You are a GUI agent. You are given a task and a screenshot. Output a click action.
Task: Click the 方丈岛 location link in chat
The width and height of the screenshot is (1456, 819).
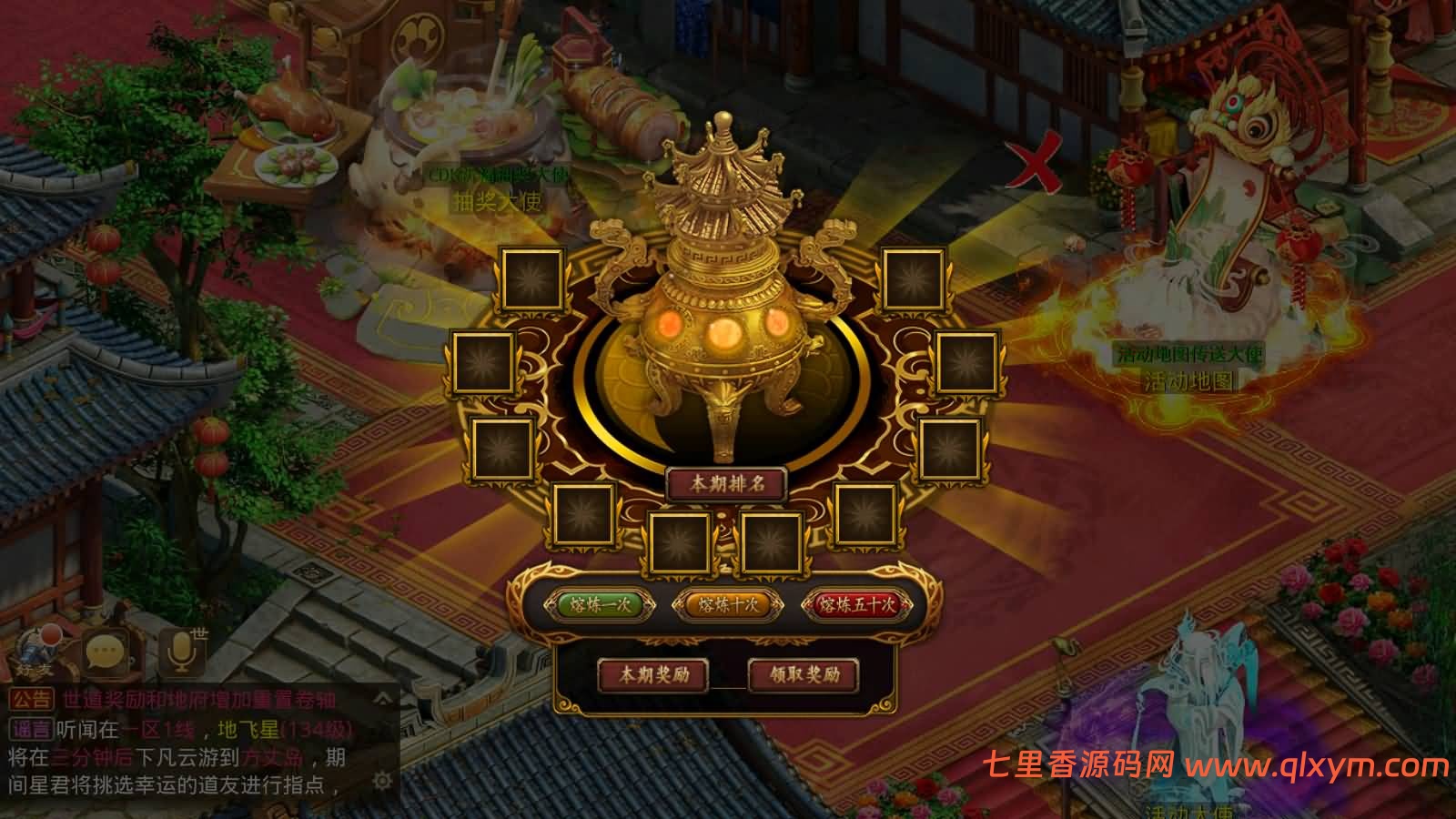(x=271, y=757)
